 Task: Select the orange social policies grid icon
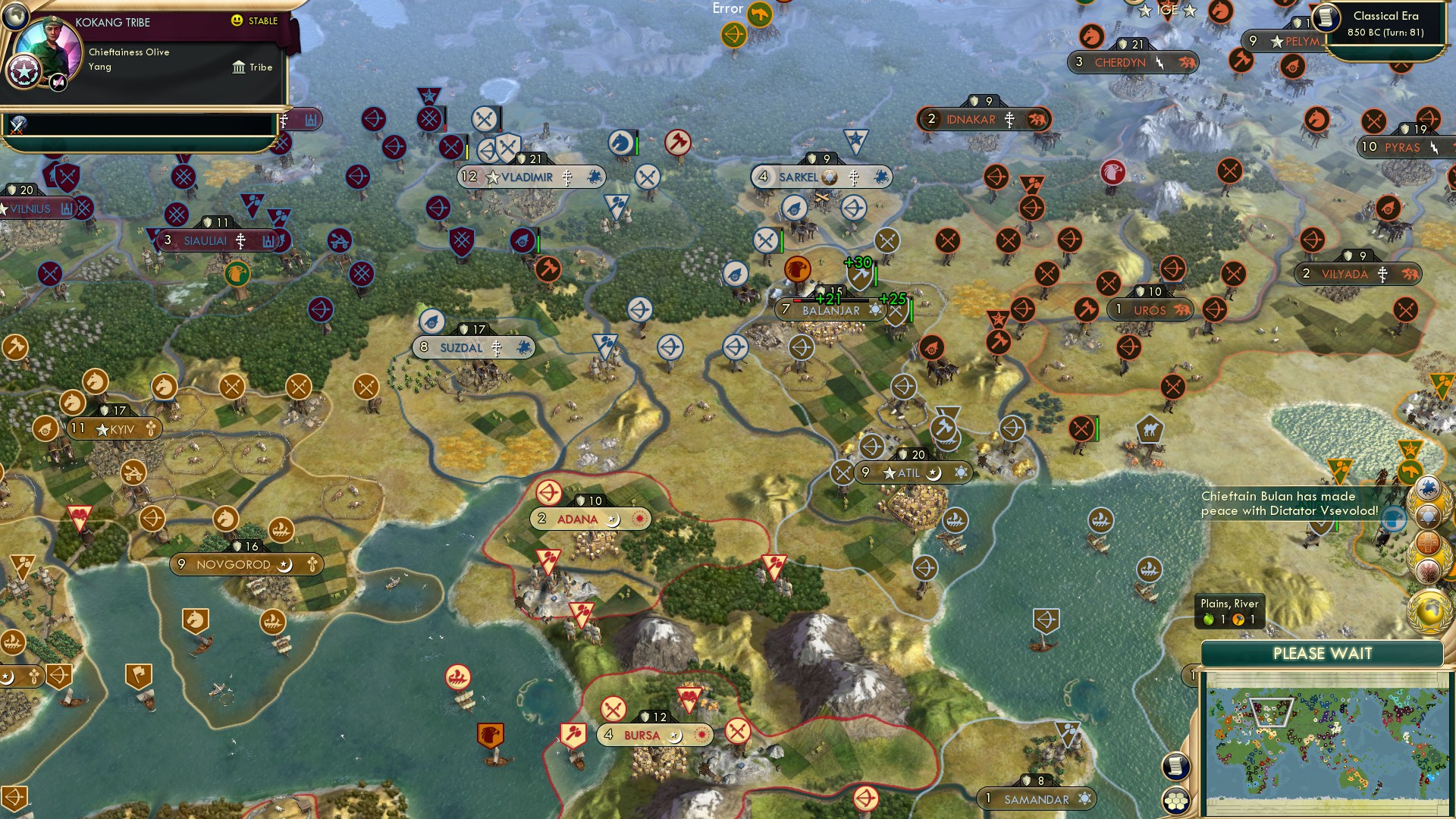pos(1428,543)
